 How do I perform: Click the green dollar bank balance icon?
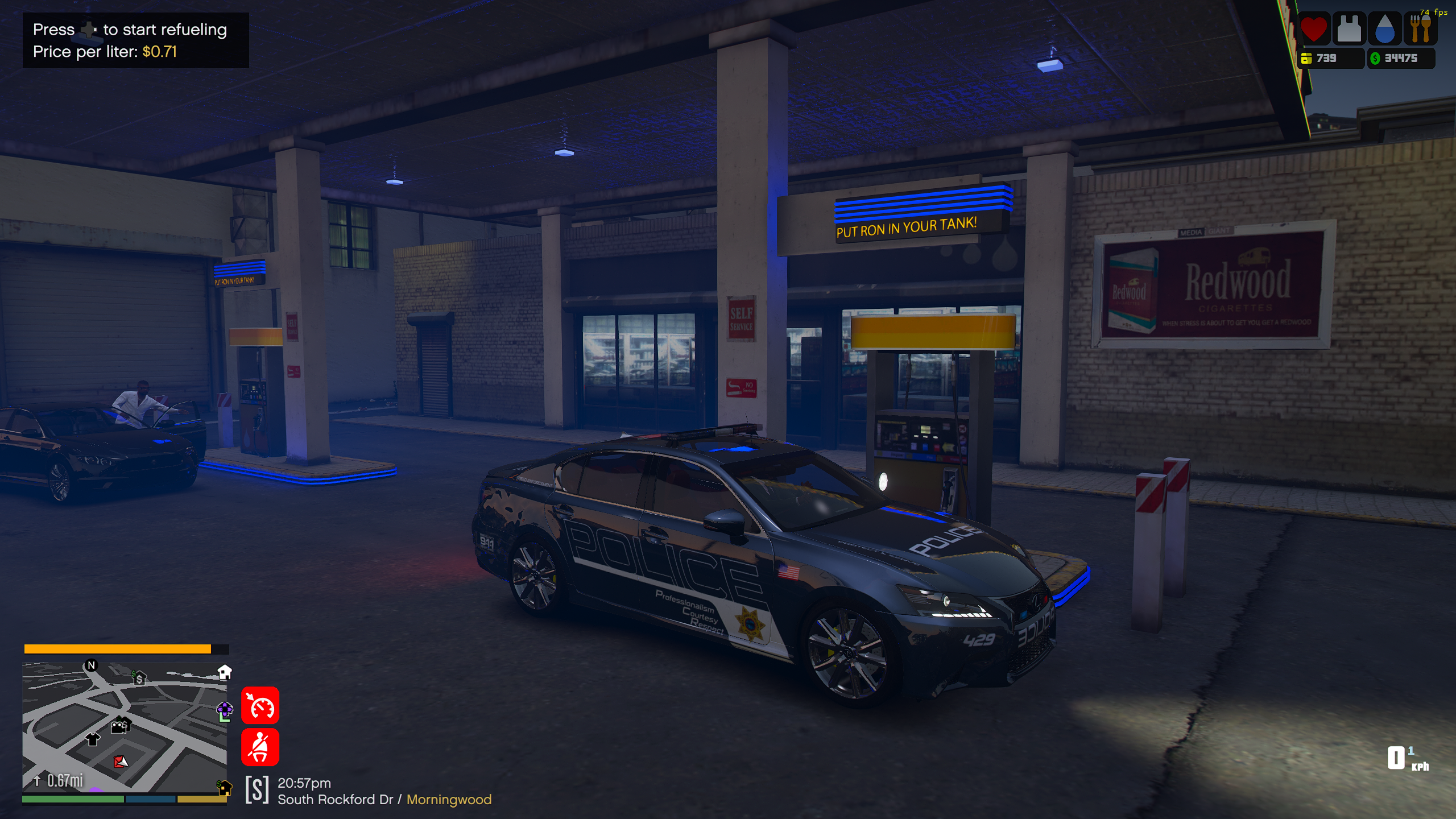point(1375,58)
